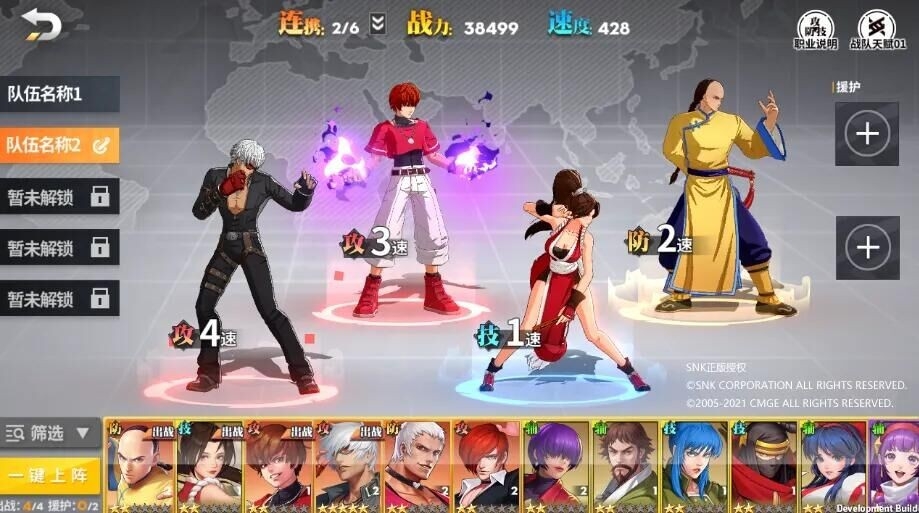Choose the white-haired K' card with sunglasses
Screen dimensions: 919x513
click(x=348, y=466)
